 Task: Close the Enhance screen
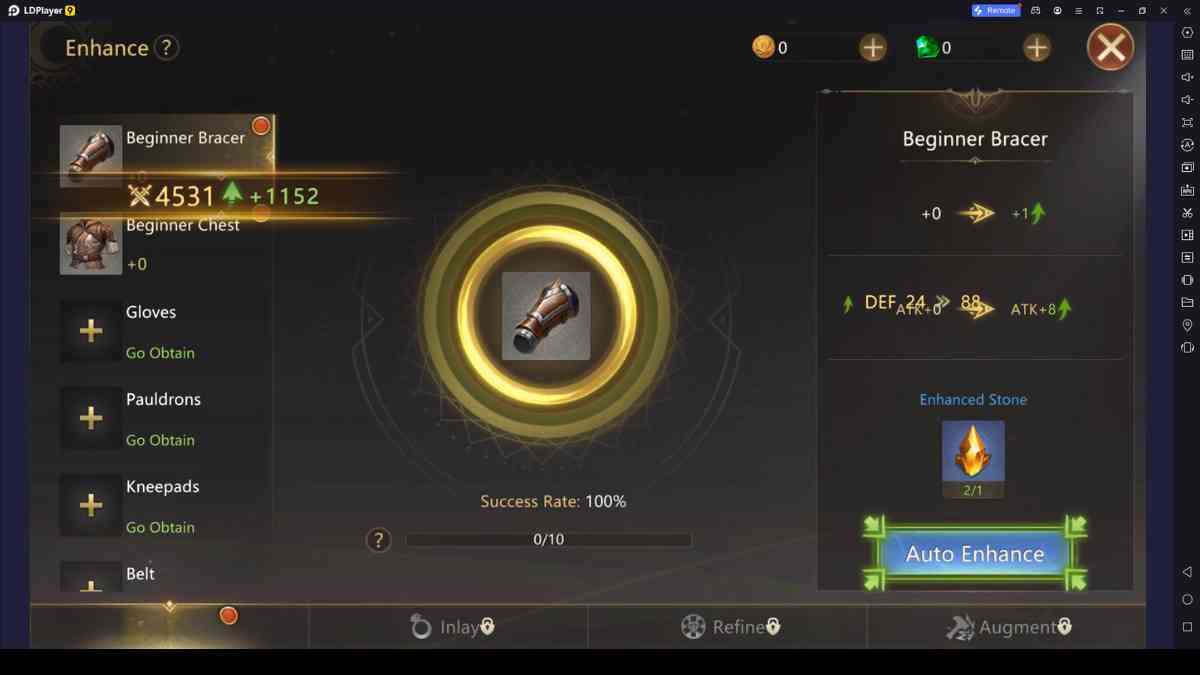[x=1110, y=47]
